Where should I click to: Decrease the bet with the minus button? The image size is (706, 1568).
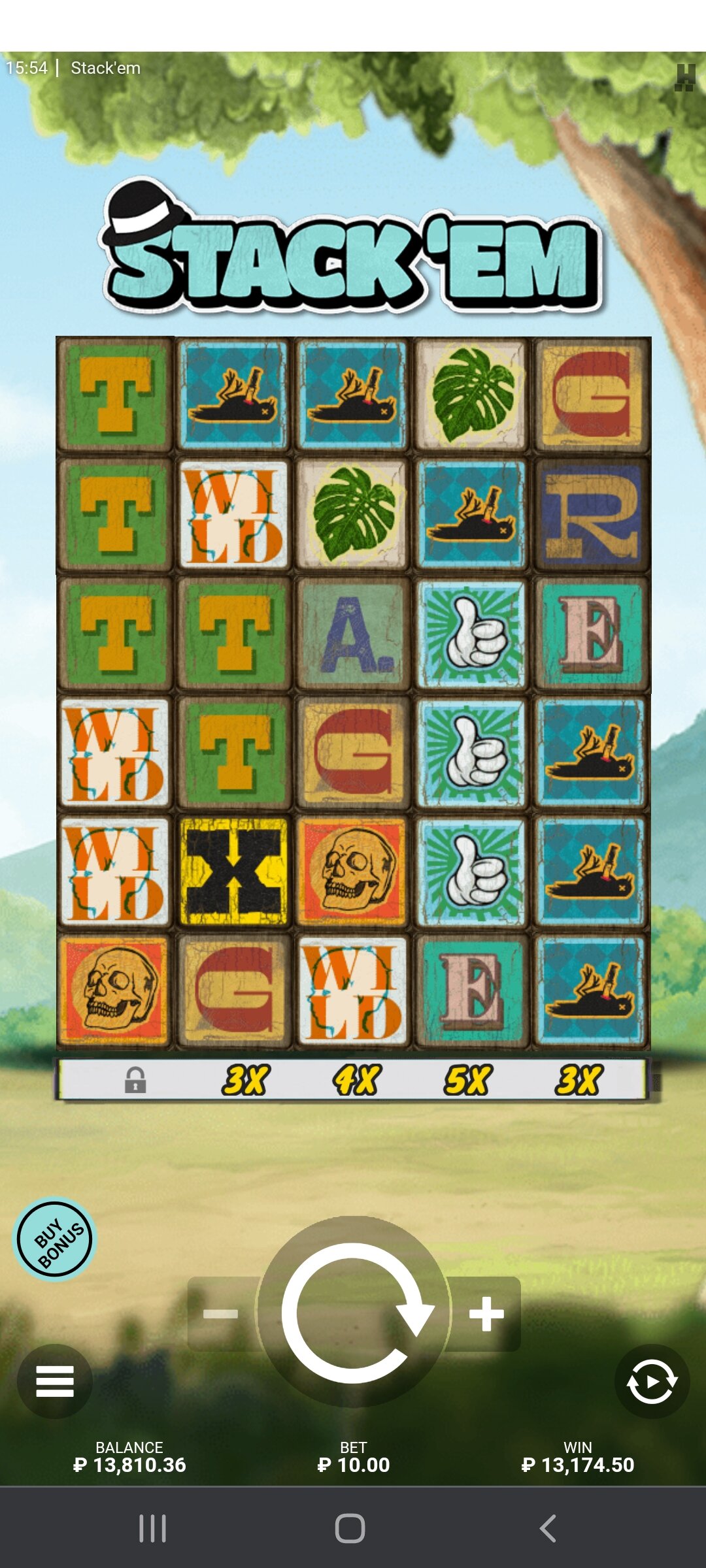(x=221, y=1313)
